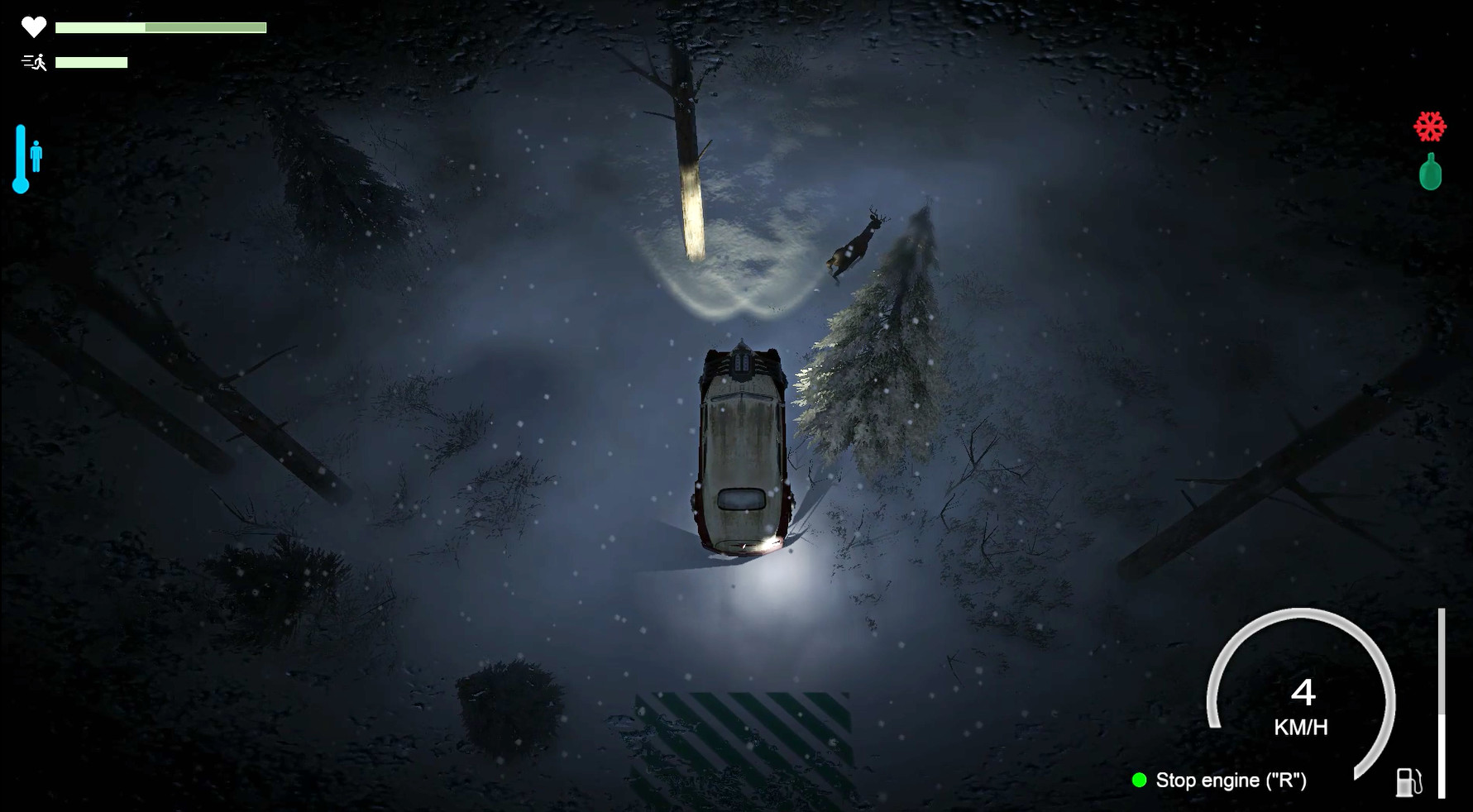Select the KM/H speed readout label
The height and width of the screenshot is (812, 1473).
[1300, 728]
